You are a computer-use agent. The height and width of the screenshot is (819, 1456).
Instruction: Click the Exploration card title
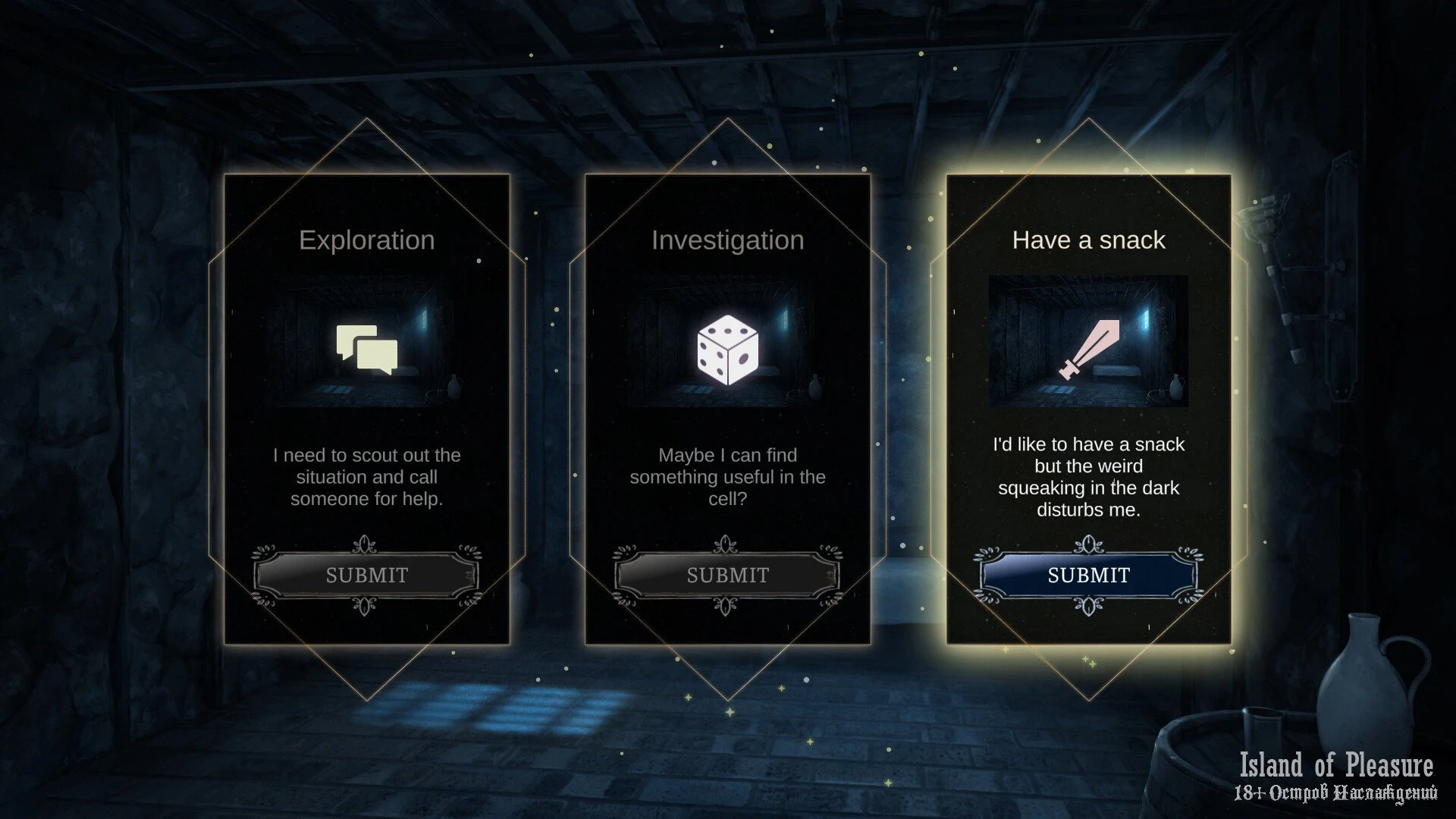[366, 240]
